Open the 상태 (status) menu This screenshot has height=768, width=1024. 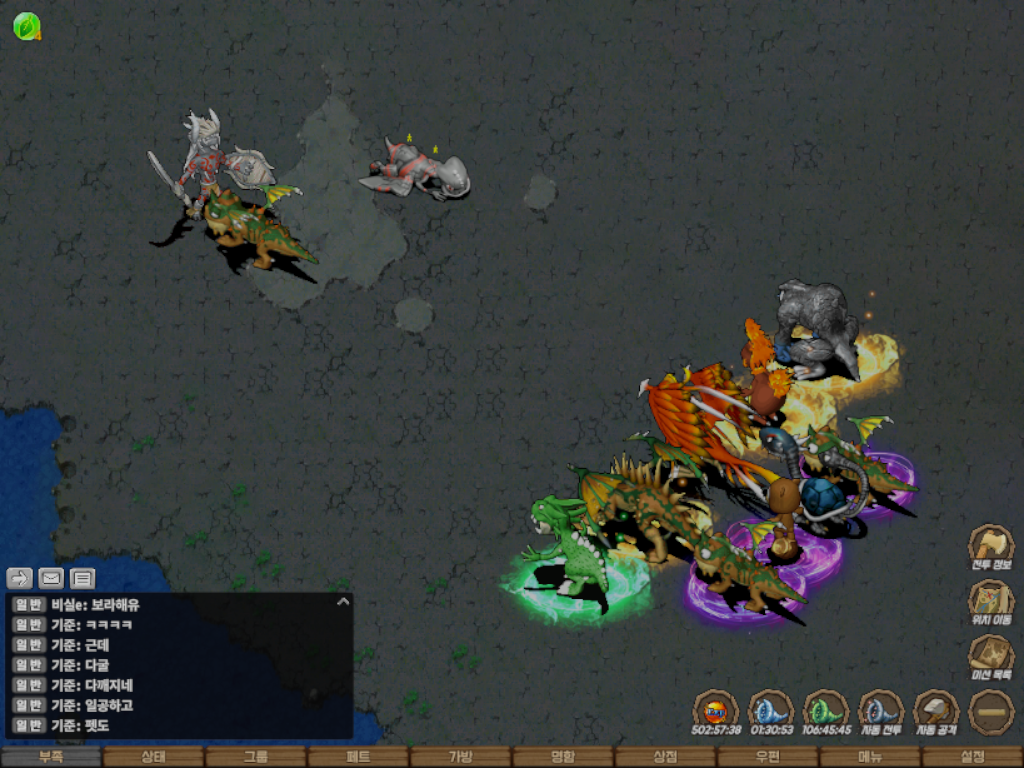pyautogui.click(x=153, y=757)
